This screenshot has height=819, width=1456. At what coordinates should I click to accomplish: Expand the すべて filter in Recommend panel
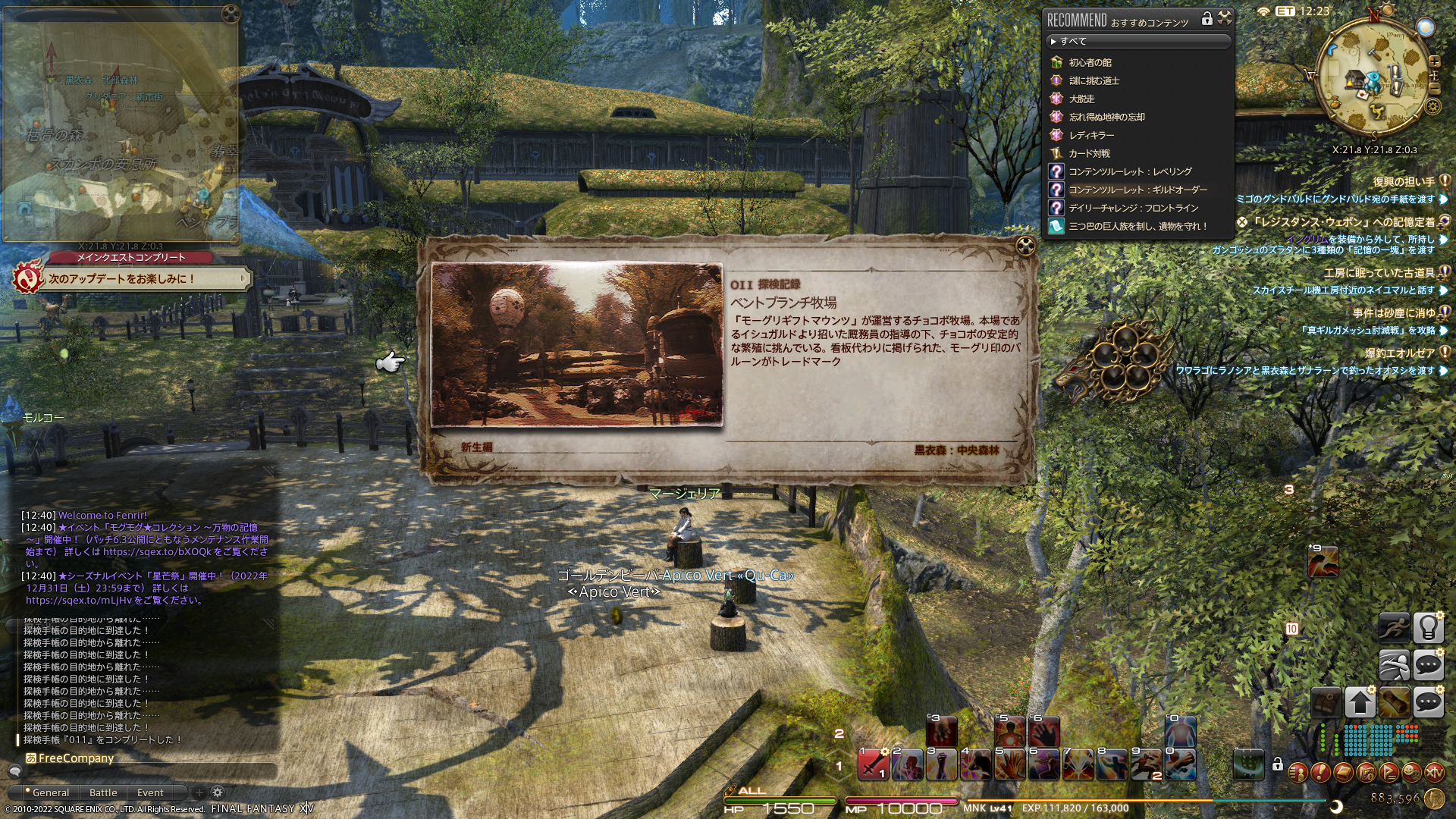pyautogui.click(x=1137, y=41)
